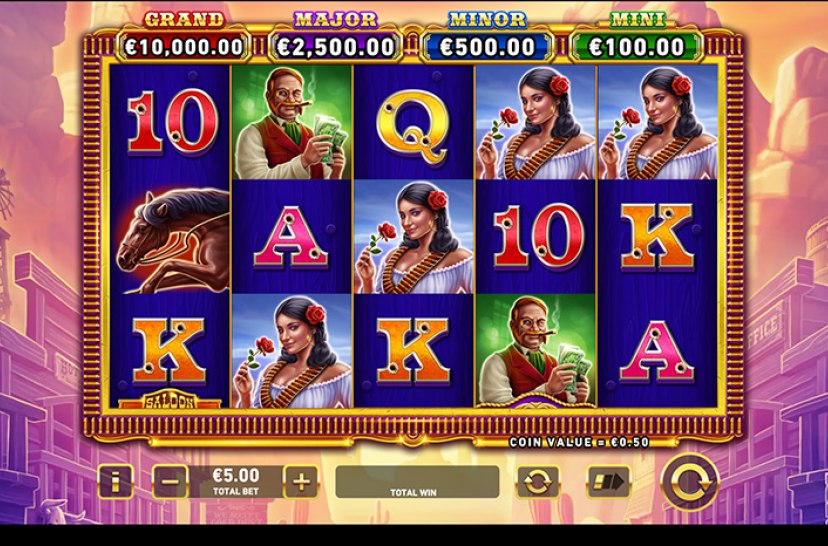This screenshot has height=546, width=828.
Task: Spin the reels with the round button
Action: (689, 482)
